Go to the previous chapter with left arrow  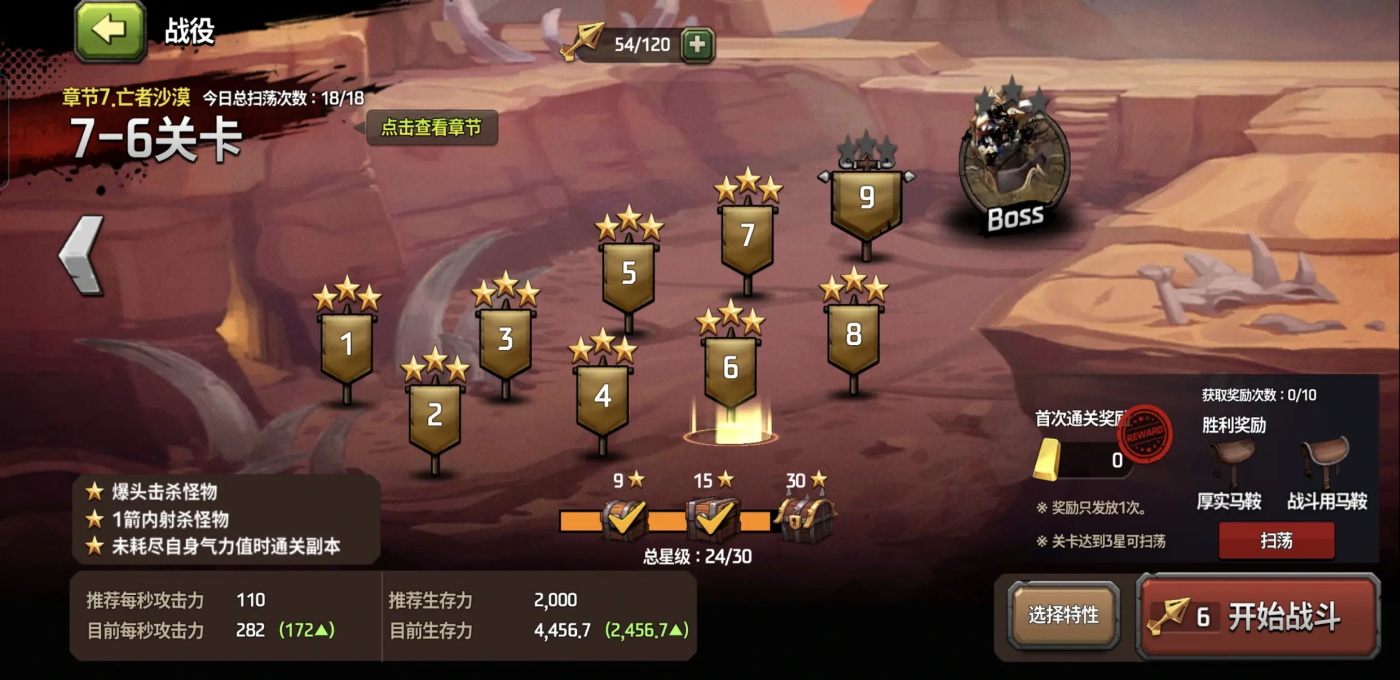82,254
